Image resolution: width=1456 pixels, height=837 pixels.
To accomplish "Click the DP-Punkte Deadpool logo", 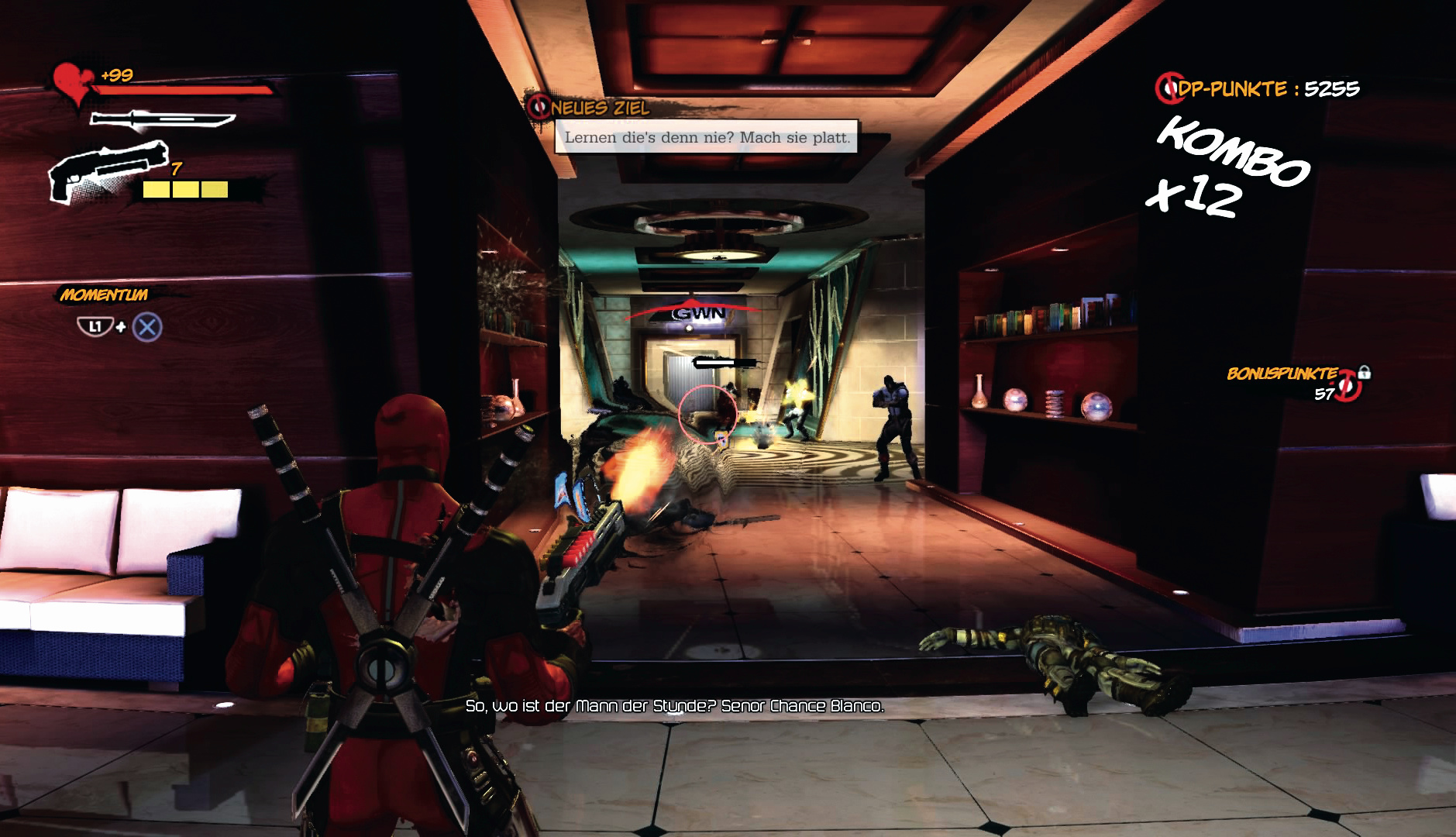I will click(x=1167, y=88).
